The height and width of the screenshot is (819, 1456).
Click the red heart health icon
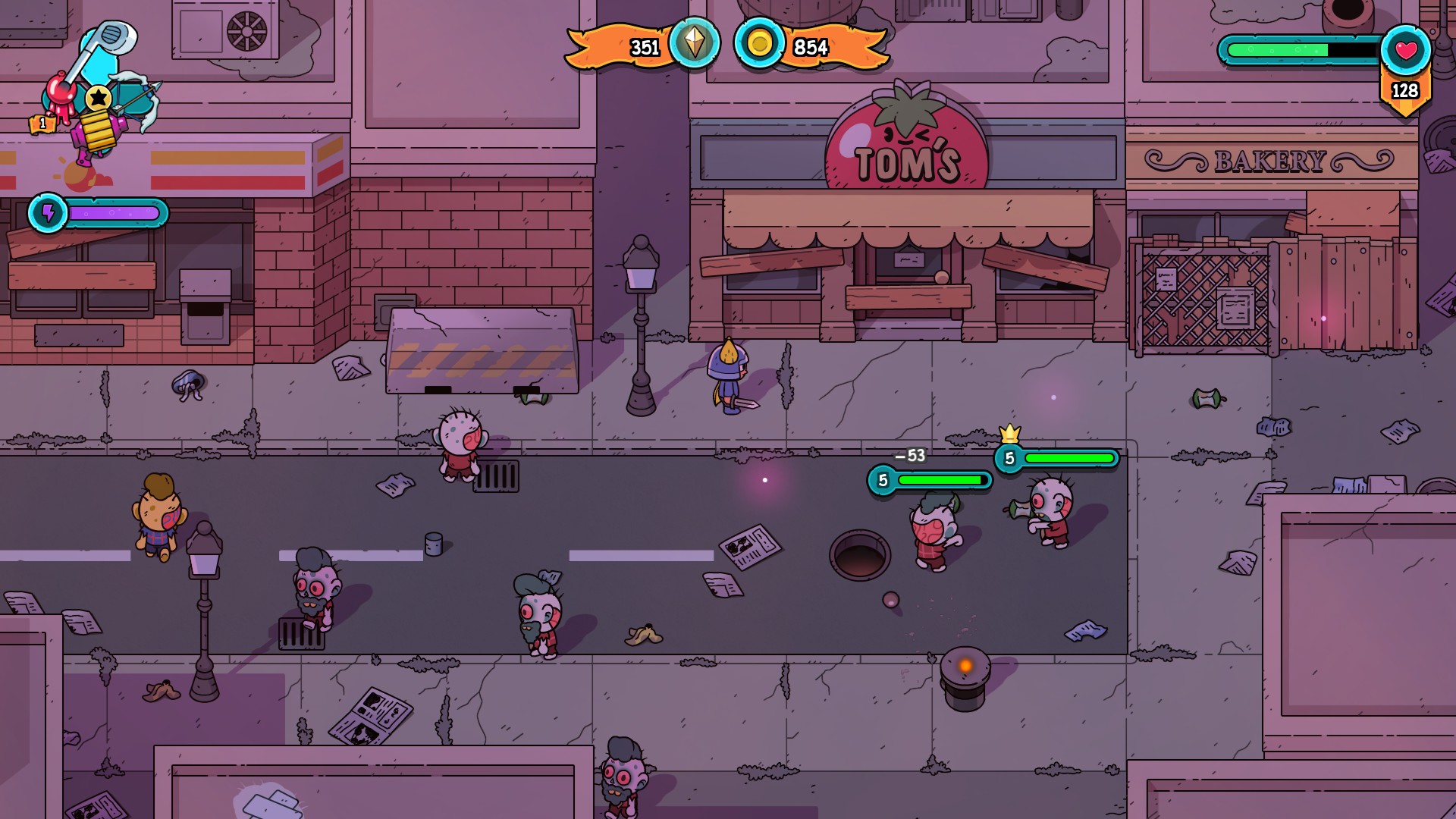point(1405,51)
